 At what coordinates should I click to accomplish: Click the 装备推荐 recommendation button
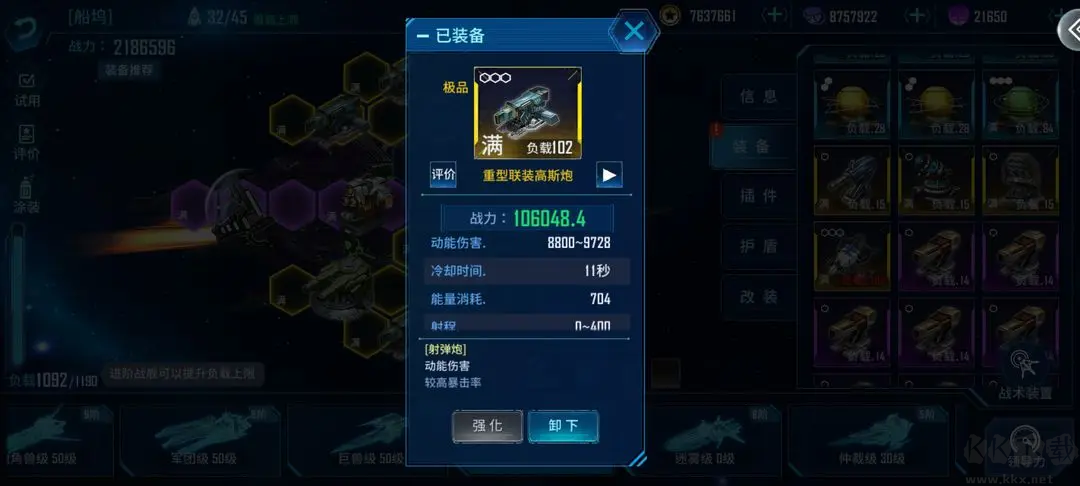tap(129, 70)
